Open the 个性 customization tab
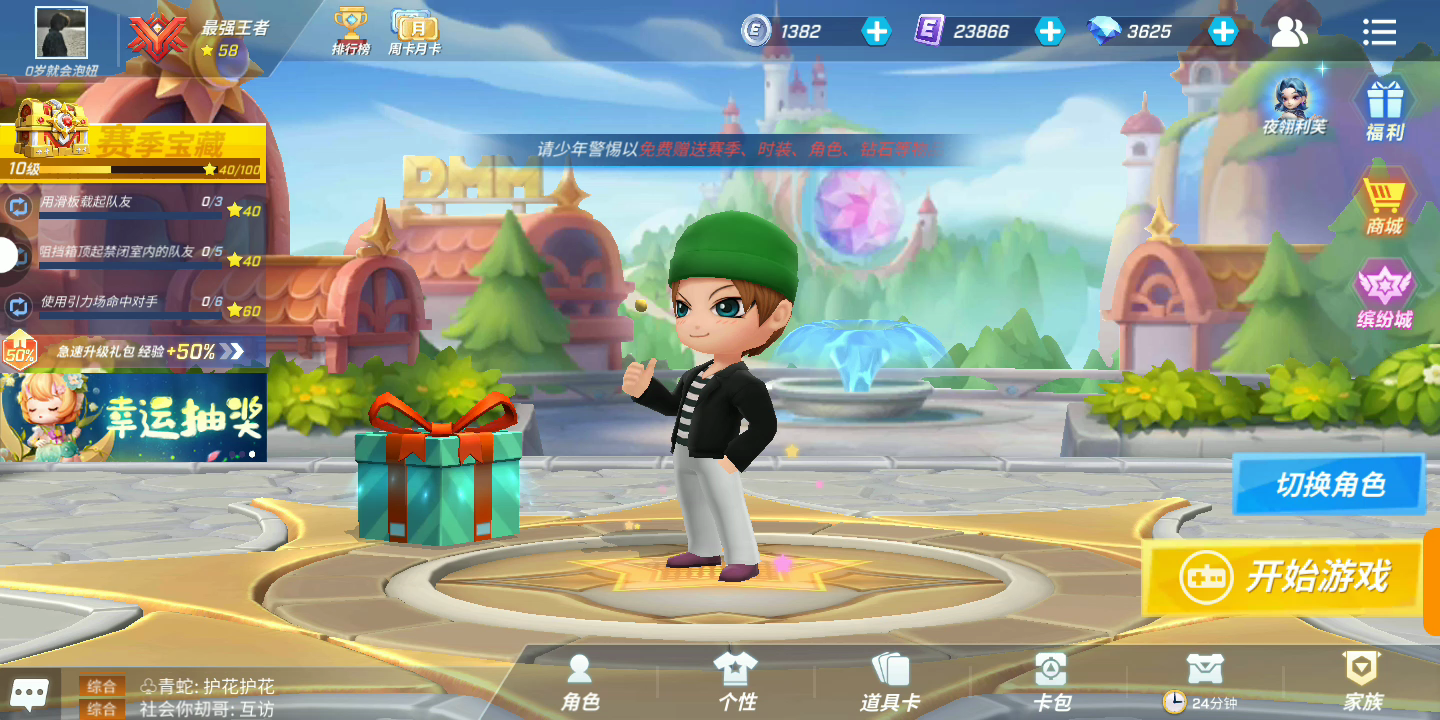 [x=737, y=683]
